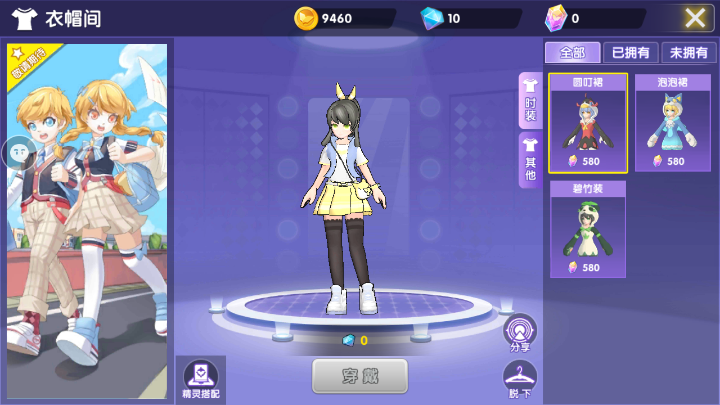720x405 pixels.
Task: Close the wardrobe screen
Action: [696, 17]
